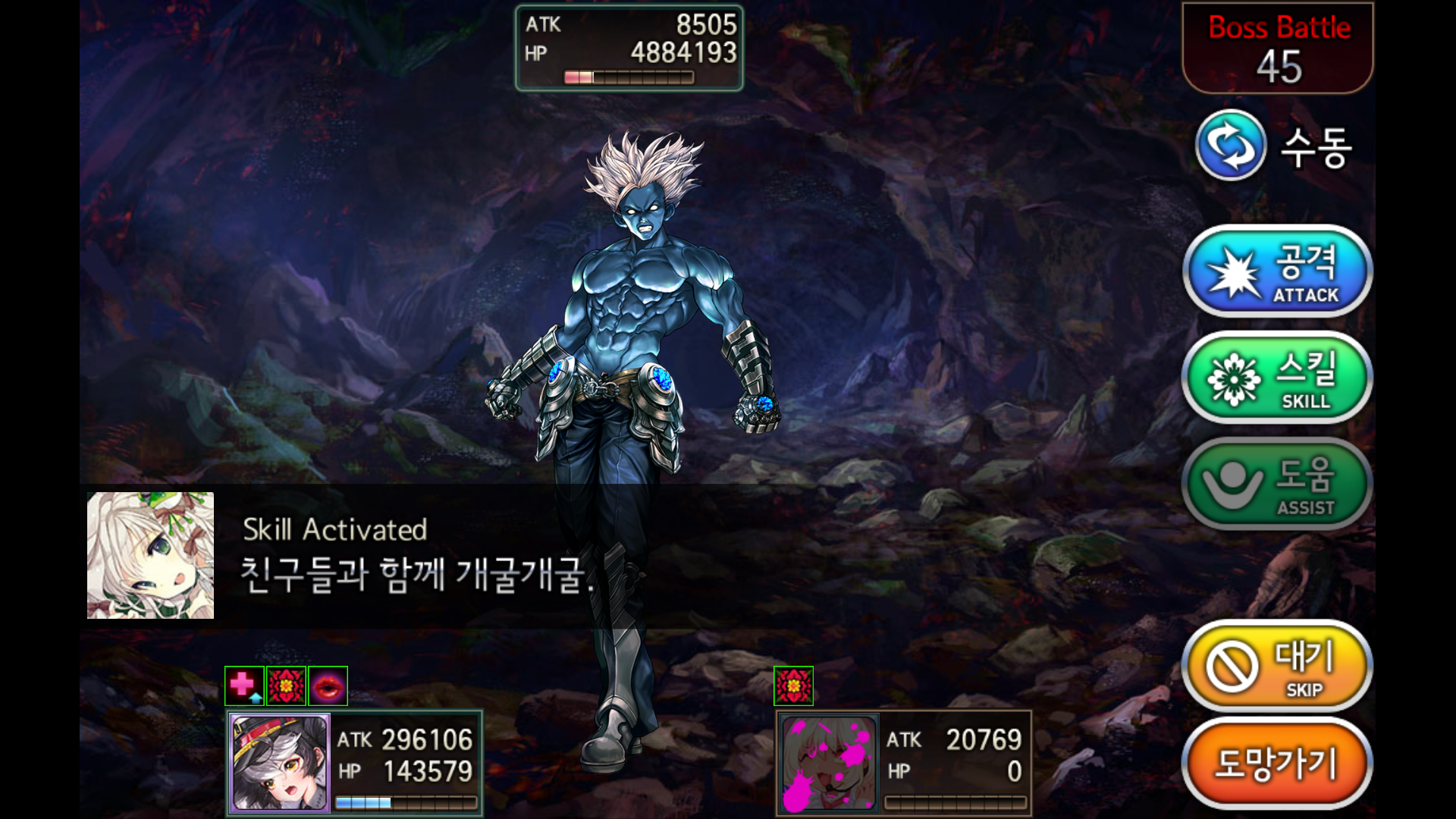Call for help with 도움 ASSIST
Screen dimensions: 1456x819
pos(1277,484)
